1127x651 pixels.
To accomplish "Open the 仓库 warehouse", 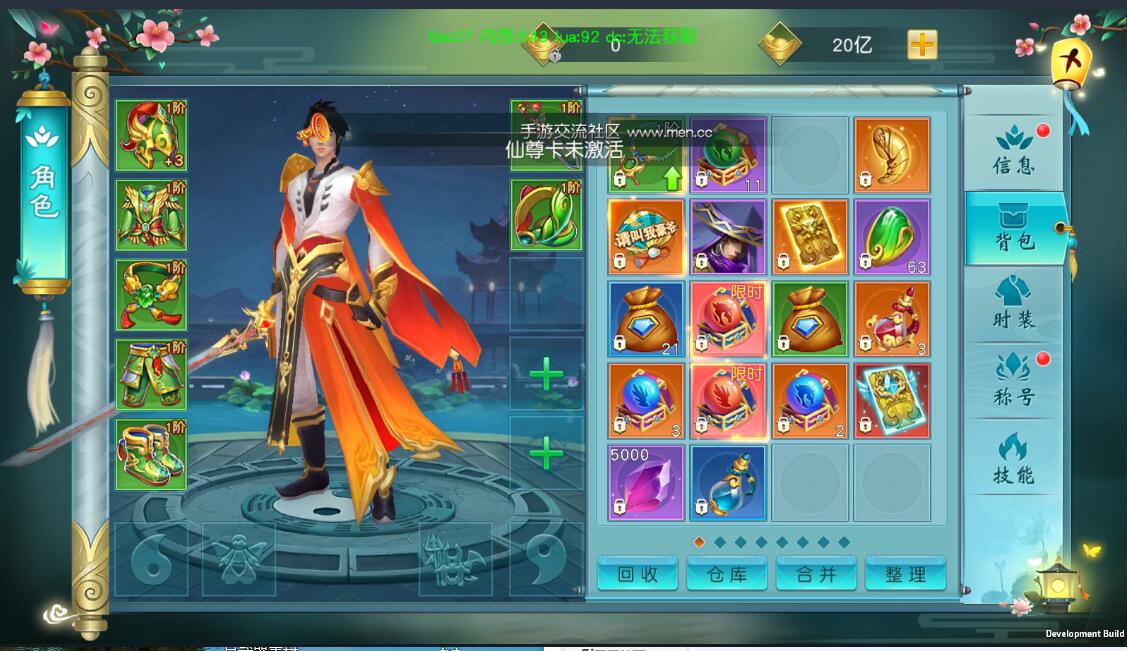I will pyautogui.click(x=727, y=574).
